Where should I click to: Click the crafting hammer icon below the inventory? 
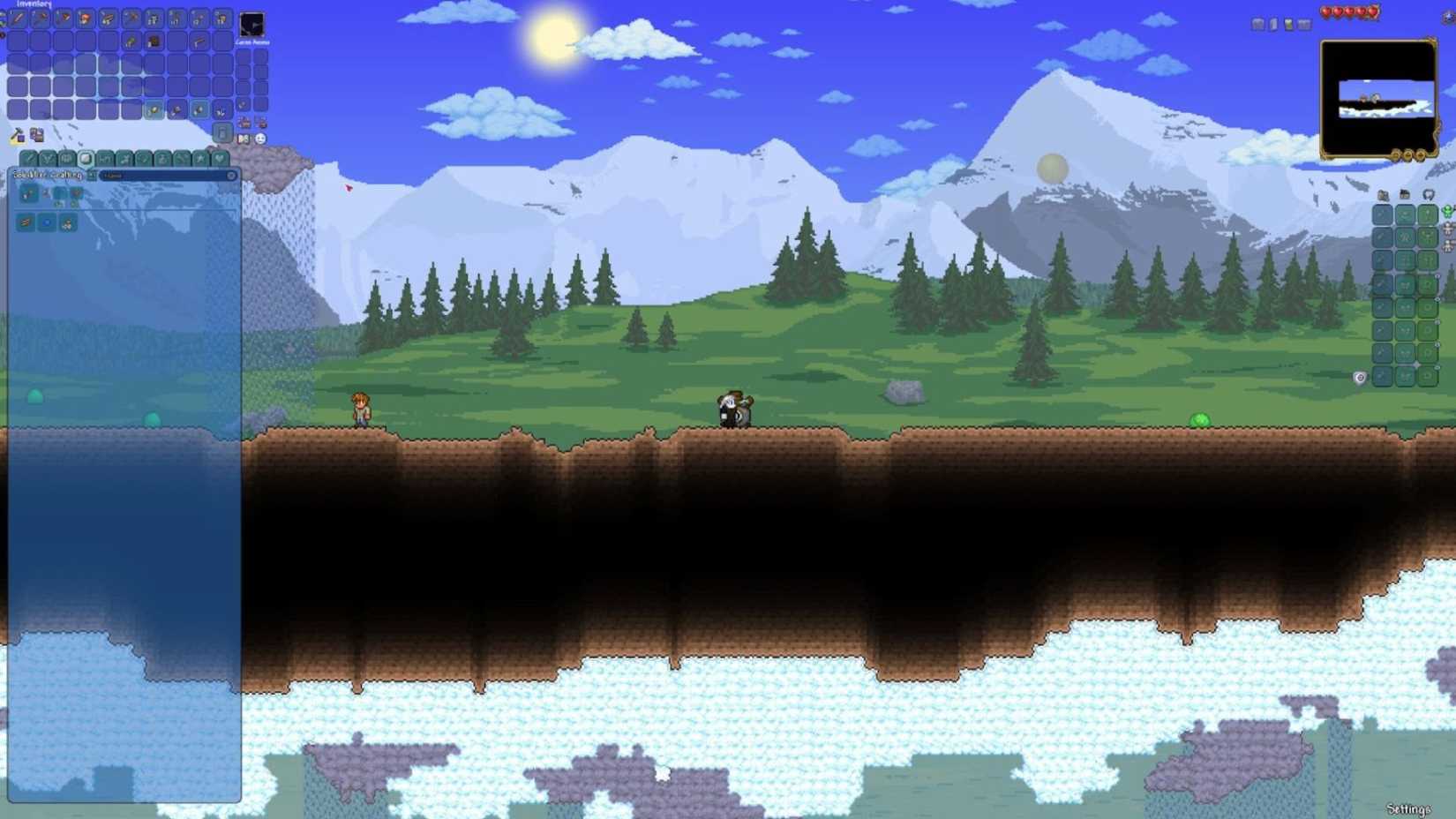(16, 136)
